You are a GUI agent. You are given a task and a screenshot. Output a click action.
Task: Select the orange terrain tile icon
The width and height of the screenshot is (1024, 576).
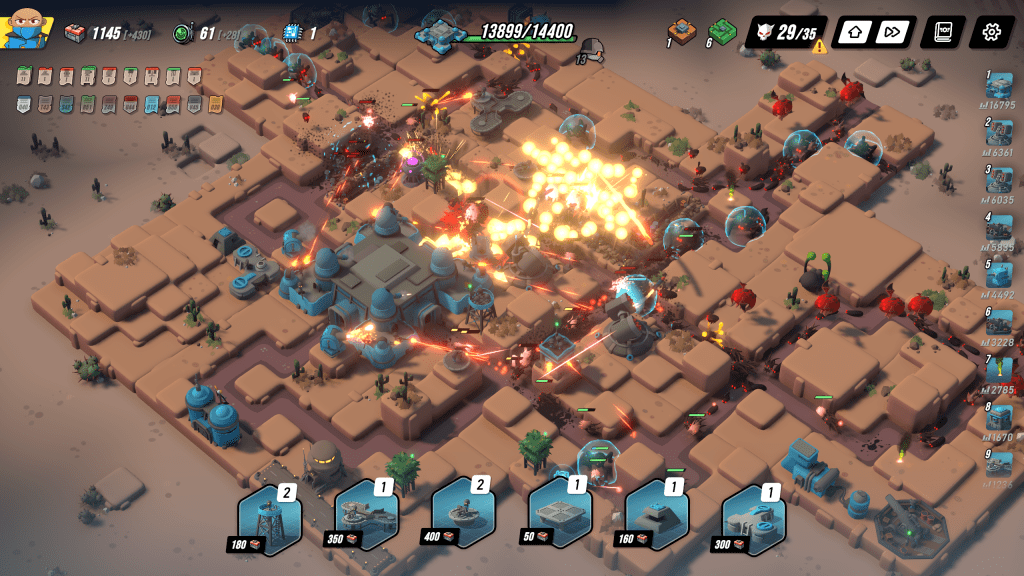tap(684, 31)
